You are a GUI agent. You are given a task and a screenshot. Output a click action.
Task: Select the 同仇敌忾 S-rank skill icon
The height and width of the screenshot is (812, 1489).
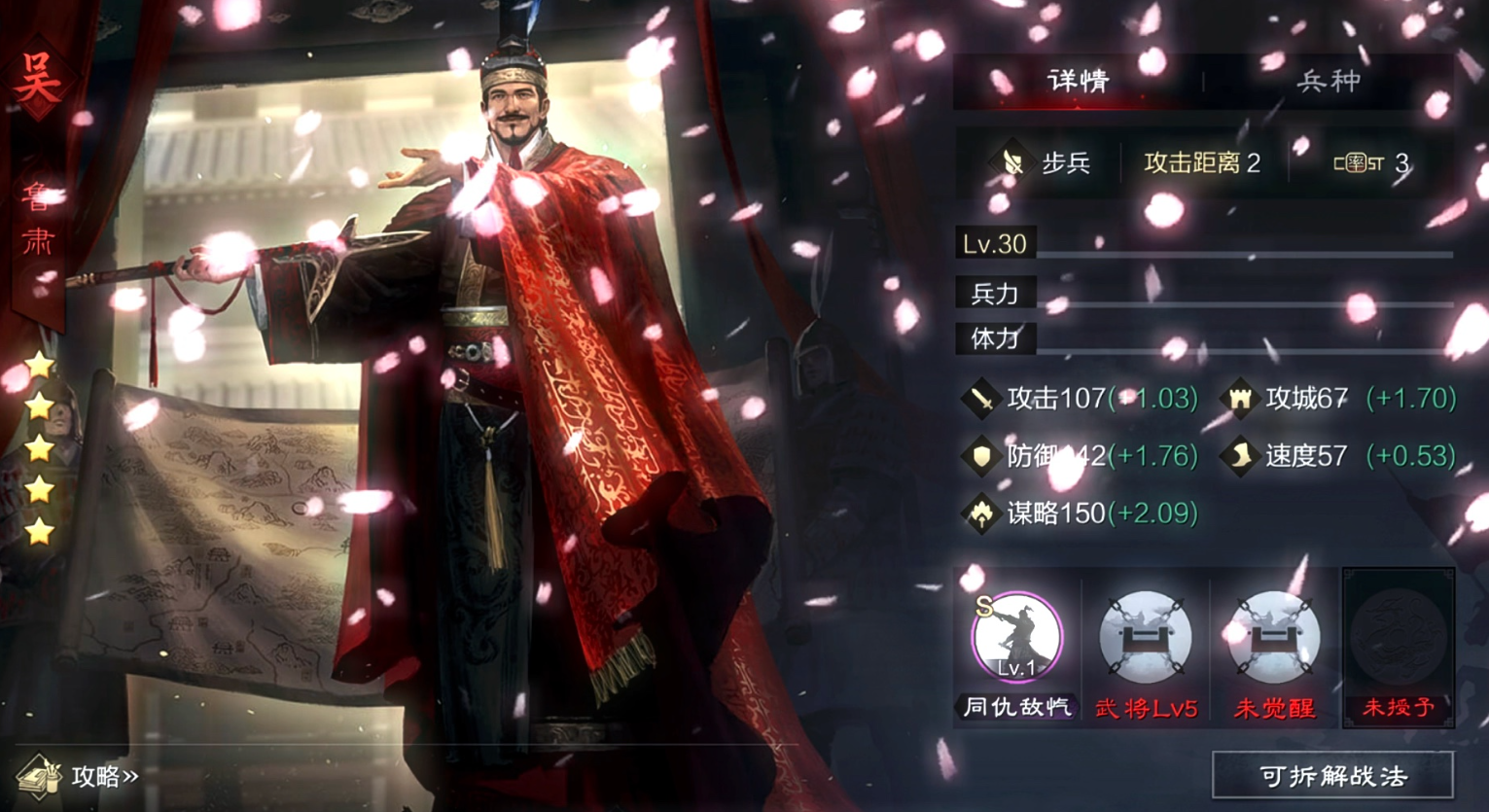[1016, 640]
